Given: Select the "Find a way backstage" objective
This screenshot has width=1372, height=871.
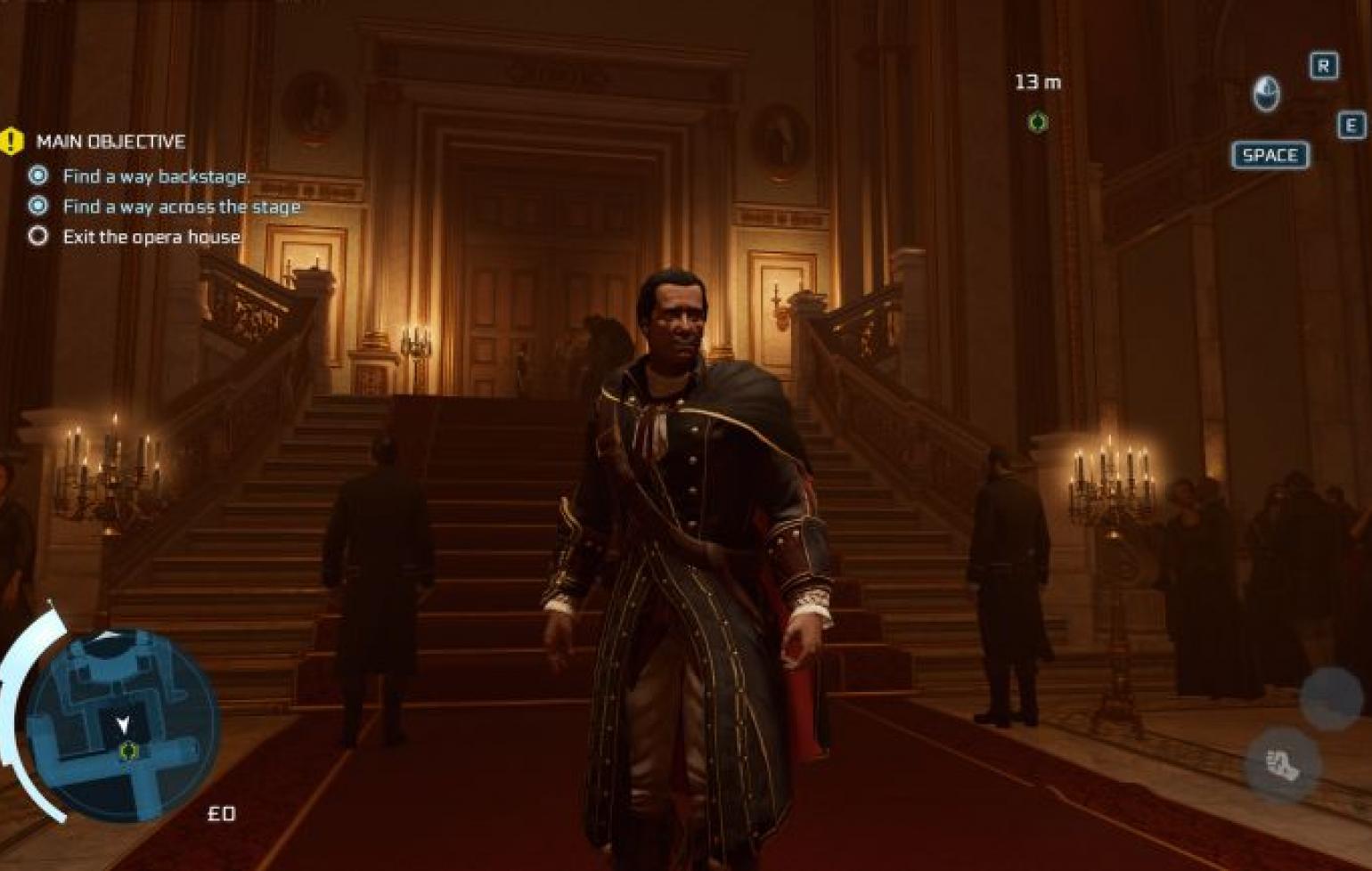Looking at the screenshot, I should pyautogui.click(x=156, y=176).
